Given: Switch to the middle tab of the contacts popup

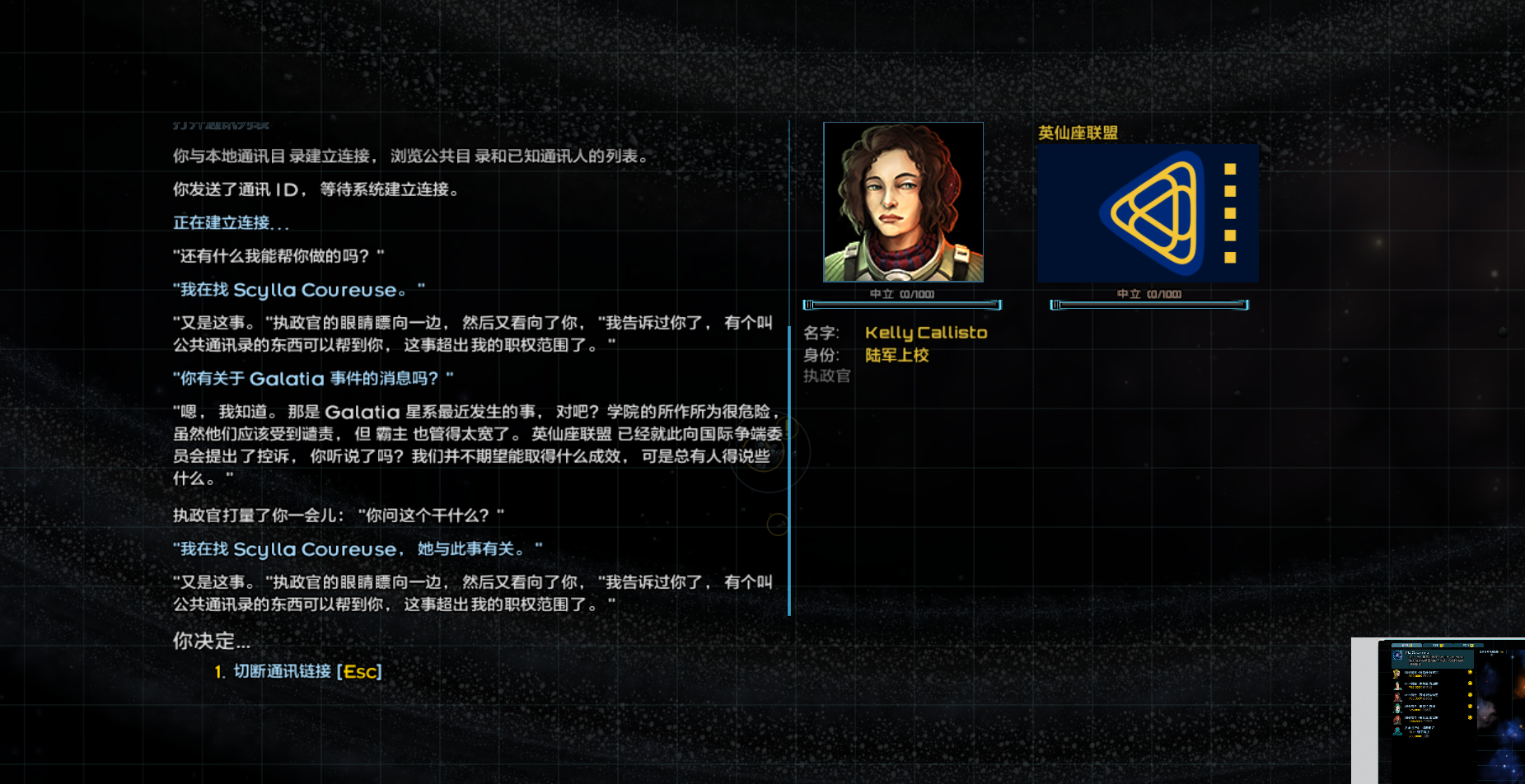Looking at the screenshot, I should (1437, 645).
